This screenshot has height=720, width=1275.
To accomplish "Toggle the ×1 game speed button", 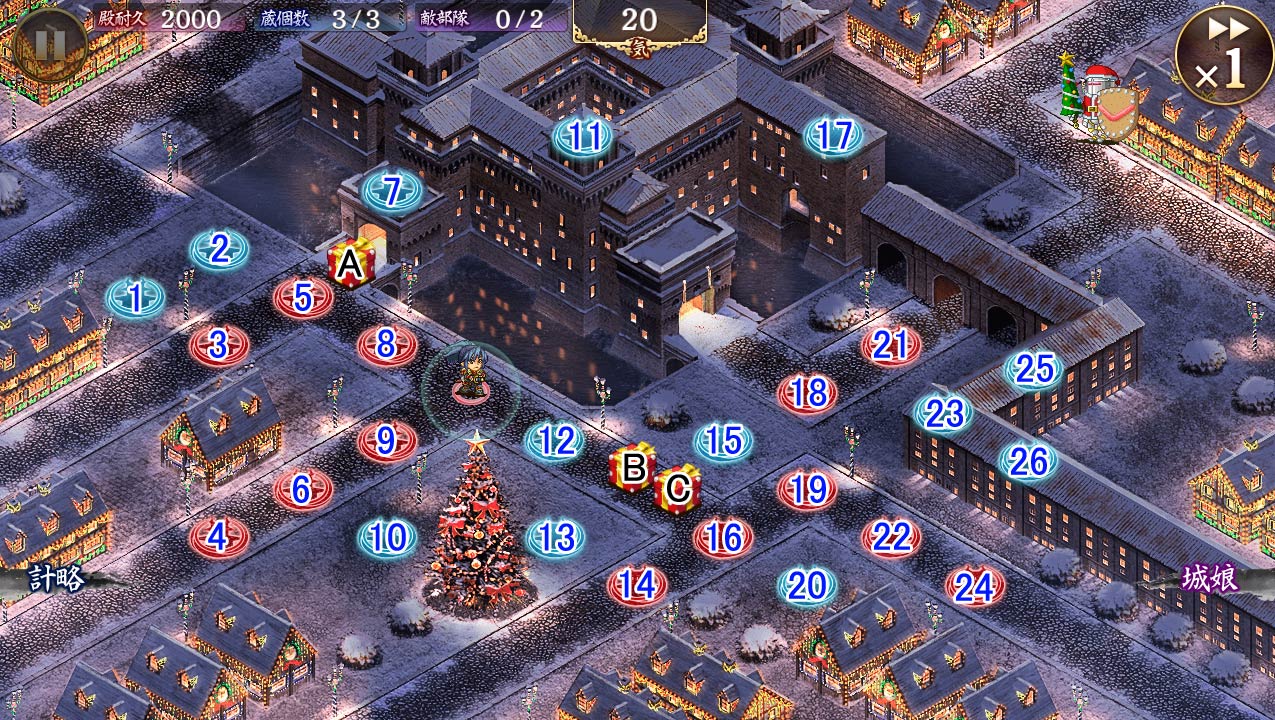I will (x=1223, y=54).
